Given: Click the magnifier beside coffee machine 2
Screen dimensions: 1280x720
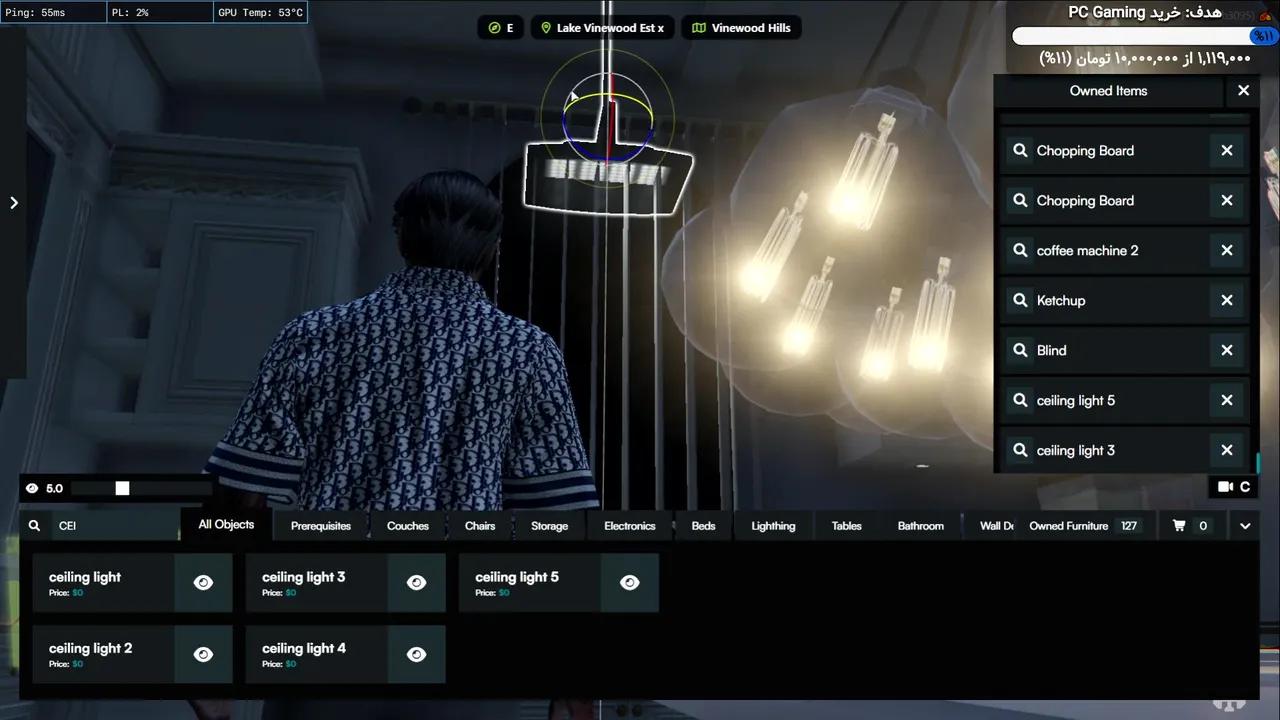Looking at the screenshot, I should pos(1020,250).
